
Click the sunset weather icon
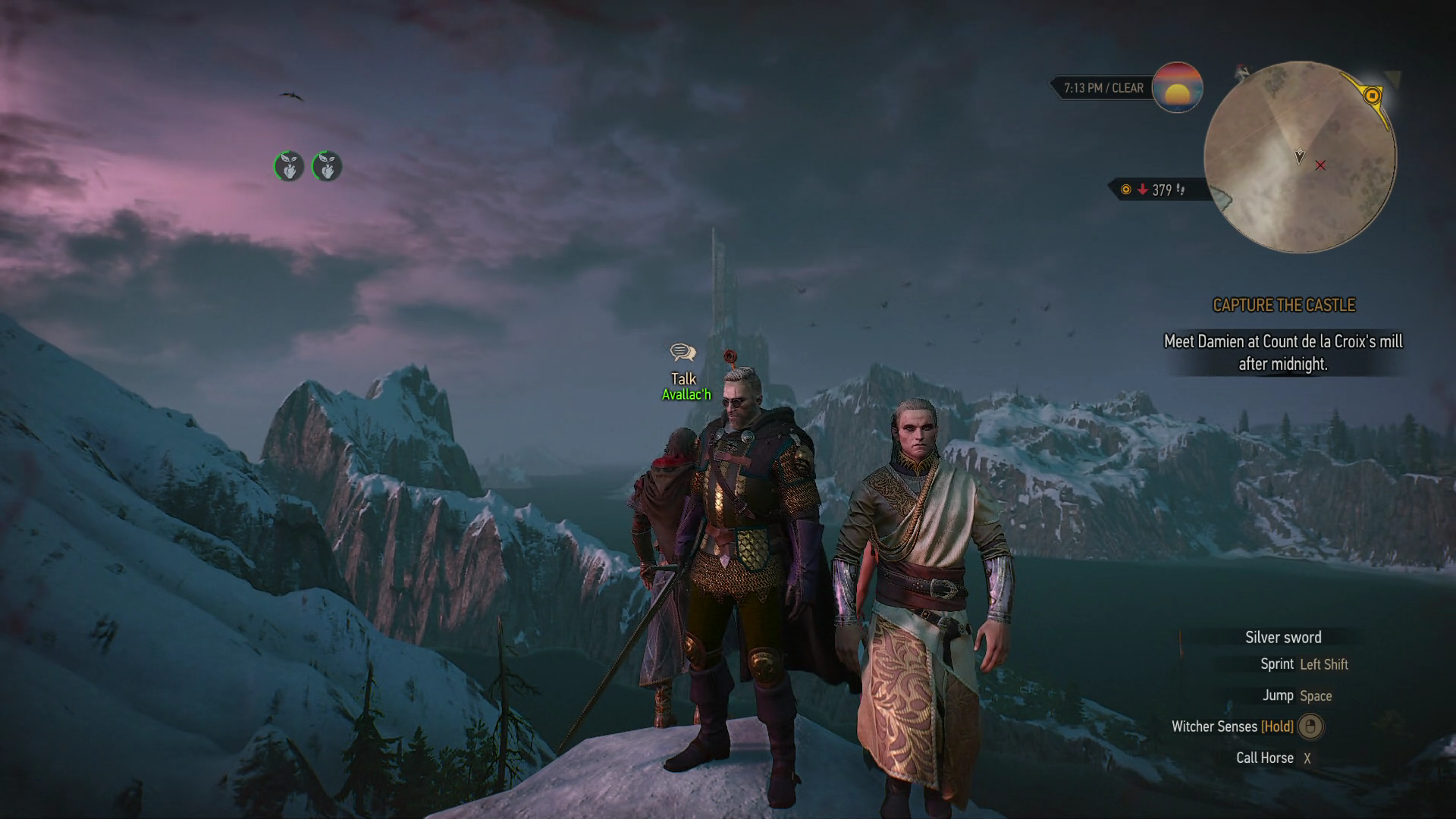1177,88
